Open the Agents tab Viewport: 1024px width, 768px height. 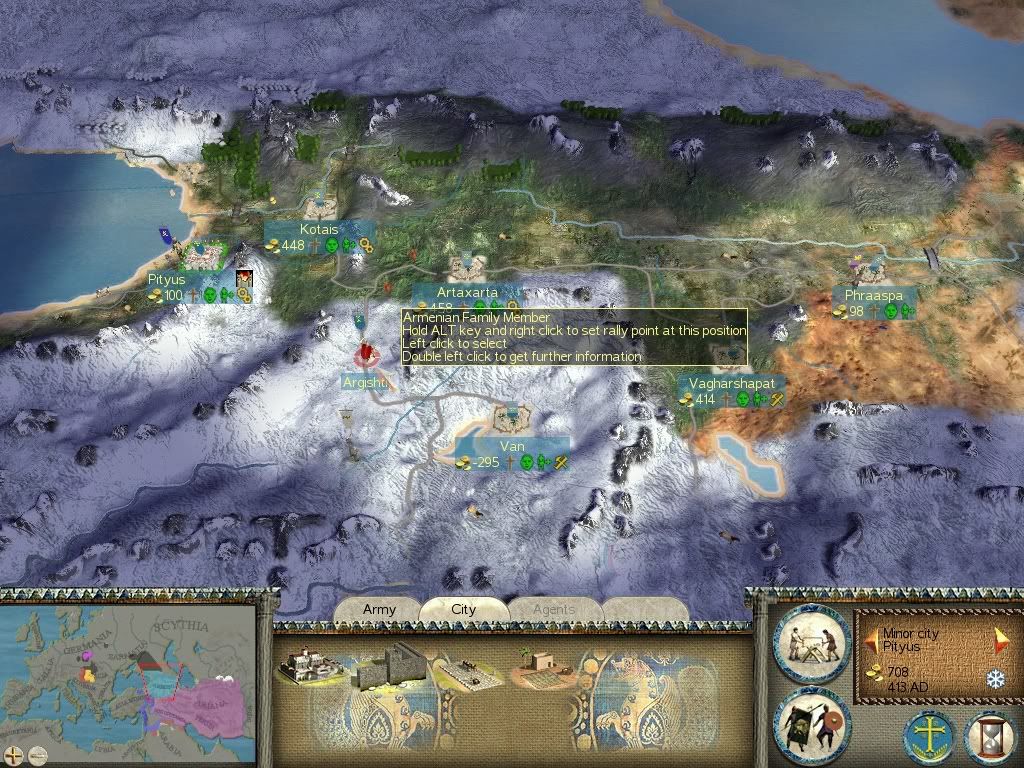click(x=553, y=609)
